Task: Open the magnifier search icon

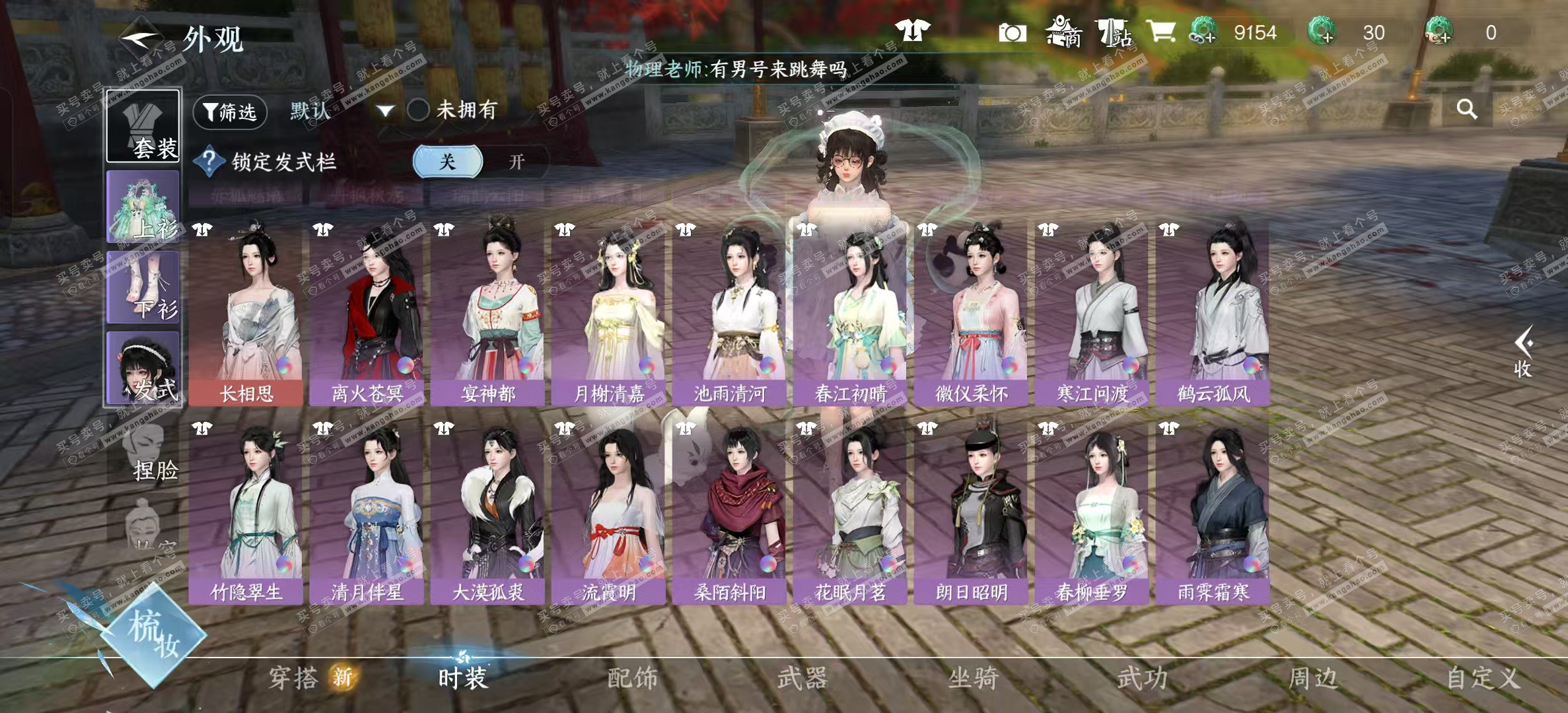Action: tap(1467, 109)
